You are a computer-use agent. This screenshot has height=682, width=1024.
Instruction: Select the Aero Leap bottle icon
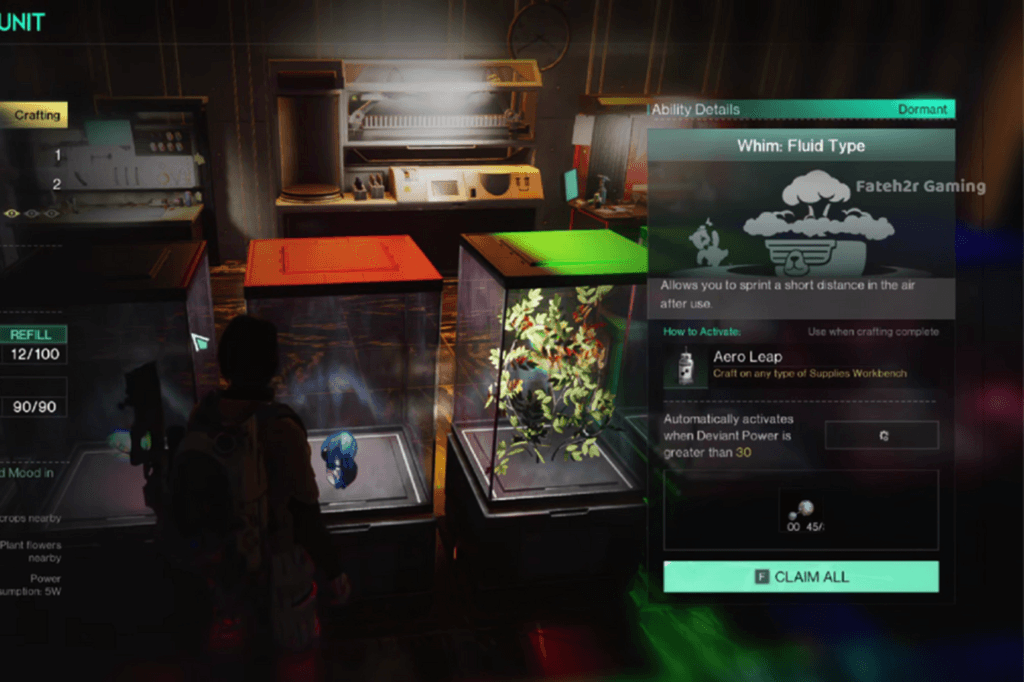click(x=685, y=367)
